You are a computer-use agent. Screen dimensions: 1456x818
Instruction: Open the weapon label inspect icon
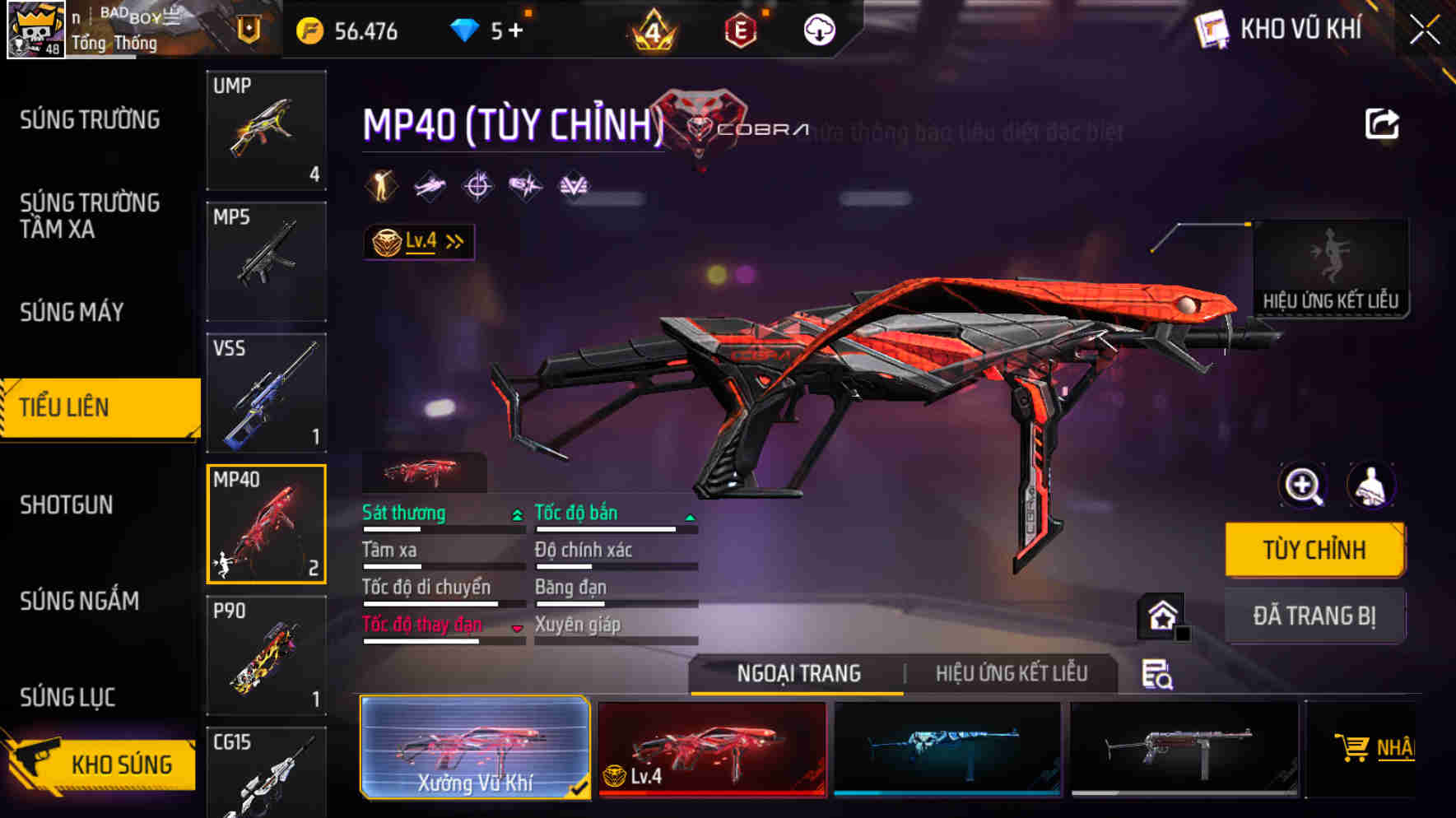coord(1156,676)
